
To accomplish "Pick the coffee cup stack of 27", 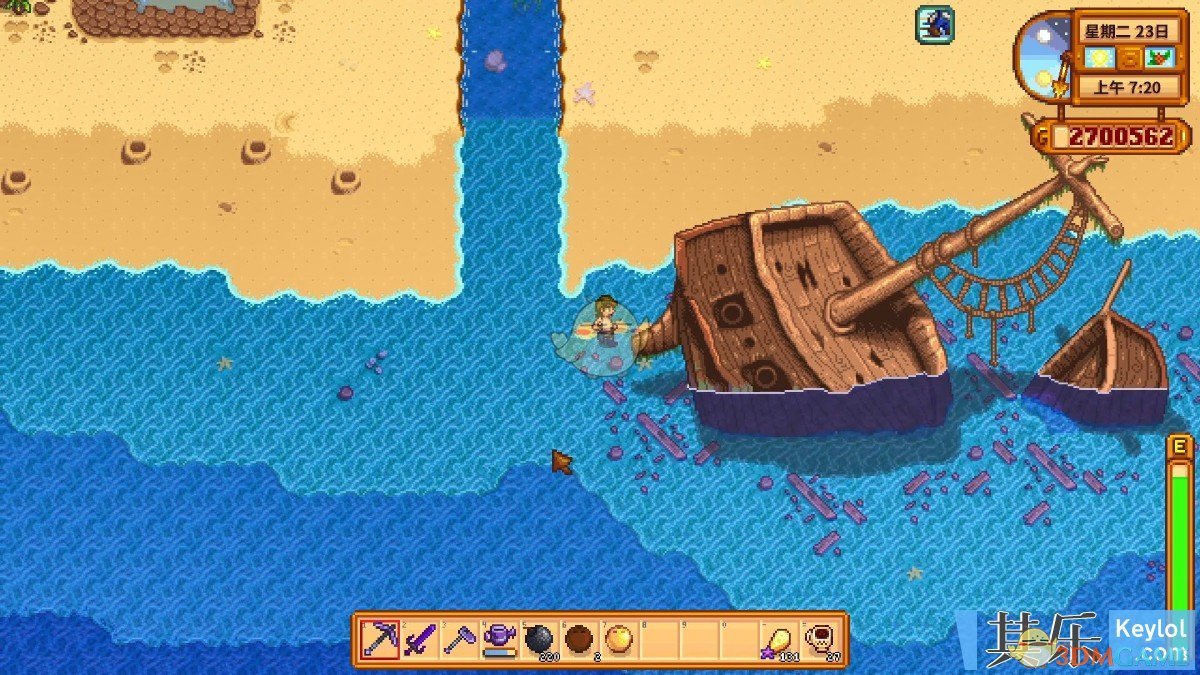I will click(x=817, y=639).
